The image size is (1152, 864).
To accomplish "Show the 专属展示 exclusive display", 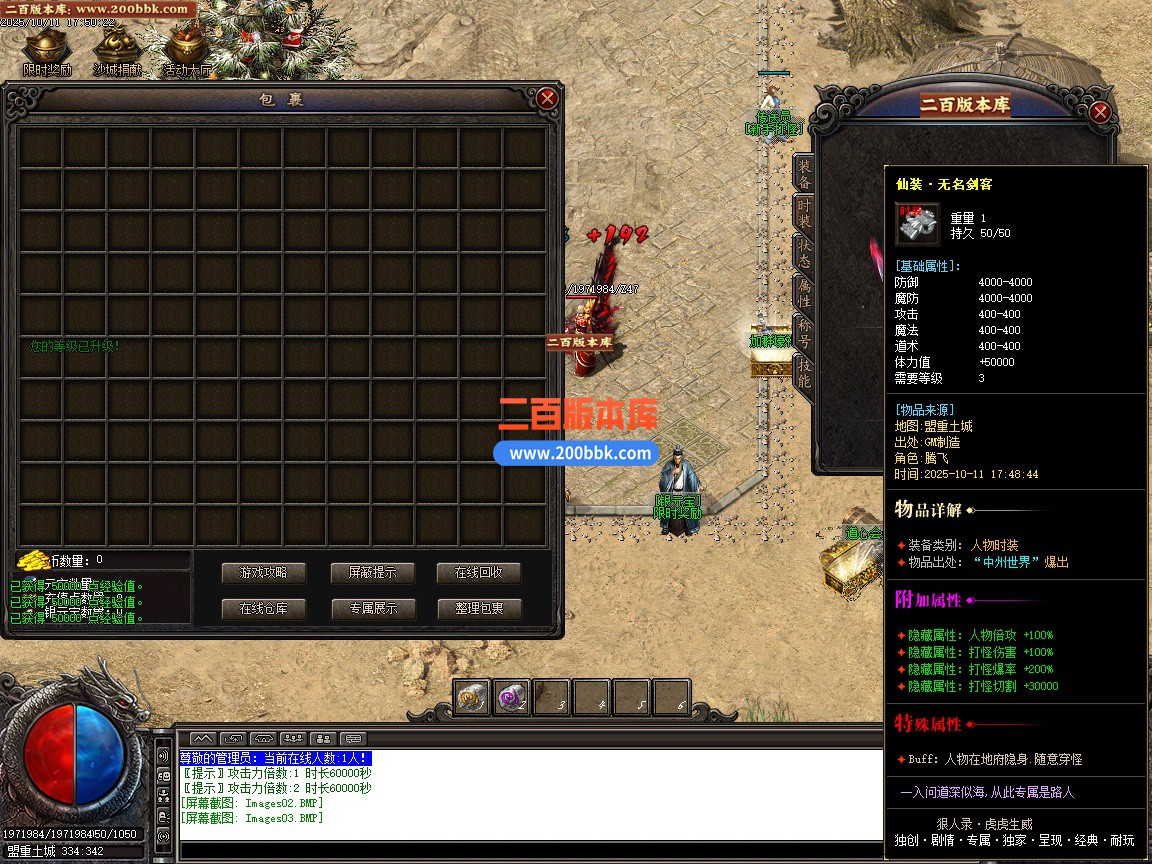I will [372, 608].
